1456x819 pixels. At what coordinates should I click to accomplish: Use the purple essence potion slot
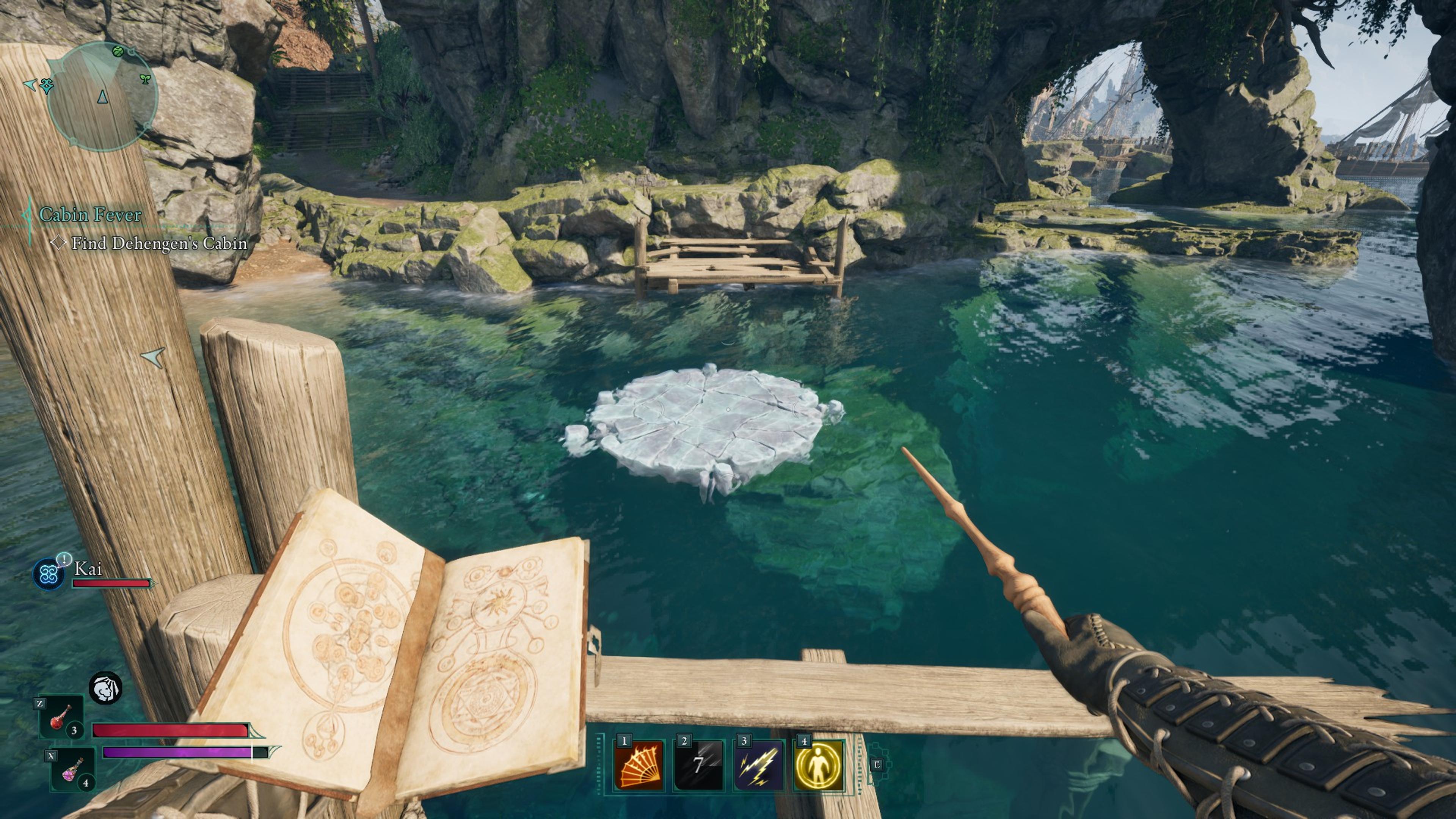[x=72, y=769]
